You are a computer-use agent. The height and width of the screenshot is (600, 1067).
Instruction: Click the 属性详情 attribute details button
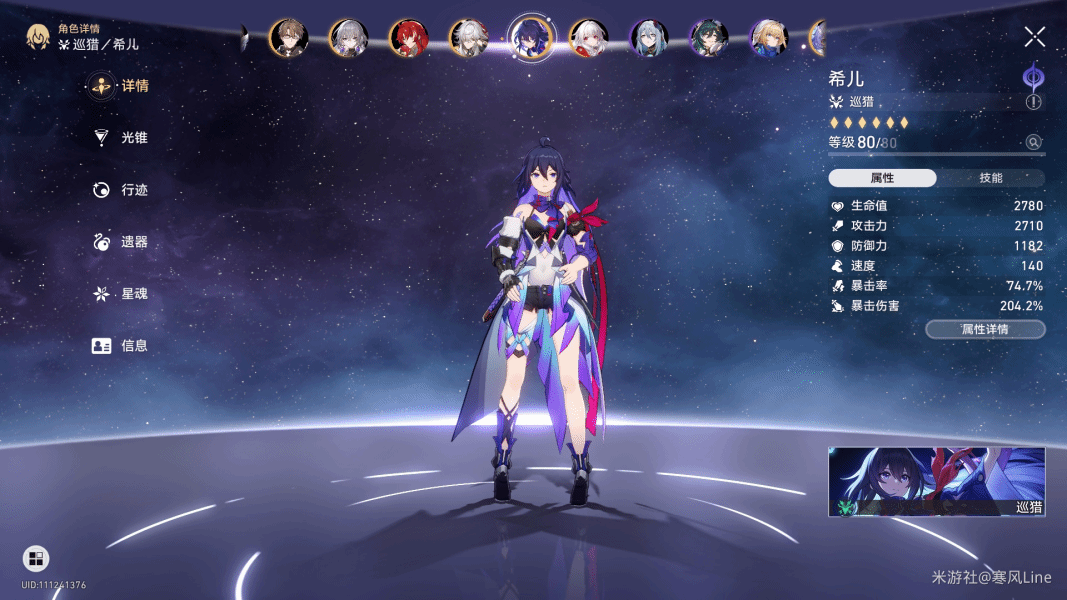pos(985,329)
